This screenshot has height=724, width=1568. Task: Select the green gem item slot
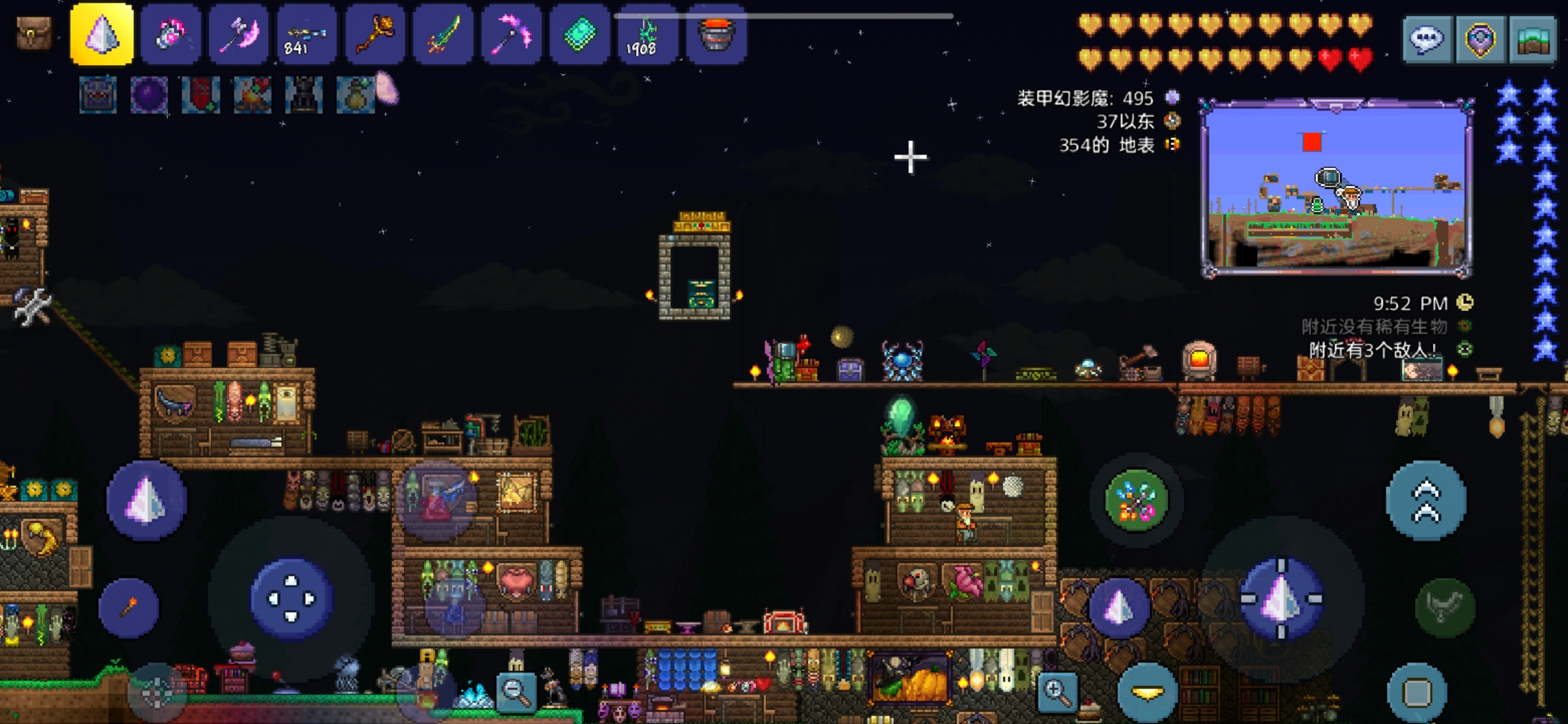point(580,35)
